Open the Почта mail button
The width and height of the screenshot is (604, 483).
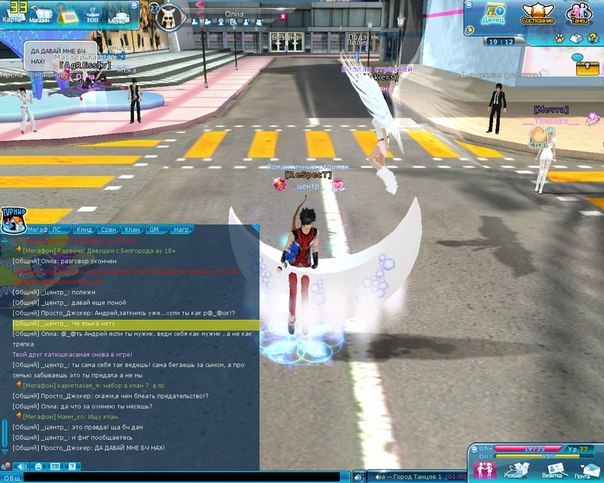(583, 470)
